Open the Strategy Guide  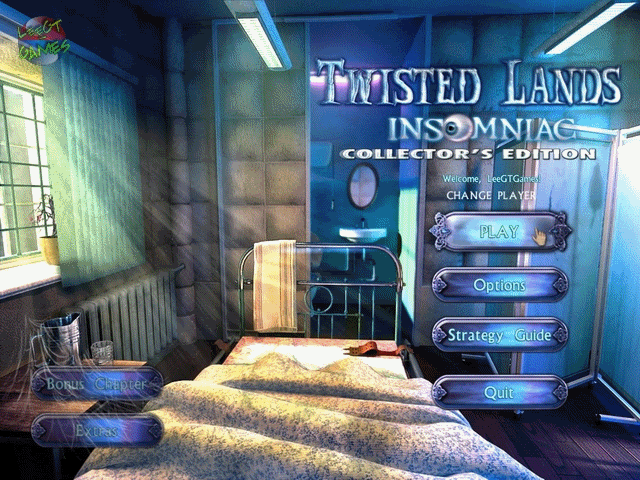pyautogui.click(x=499, y=336)
